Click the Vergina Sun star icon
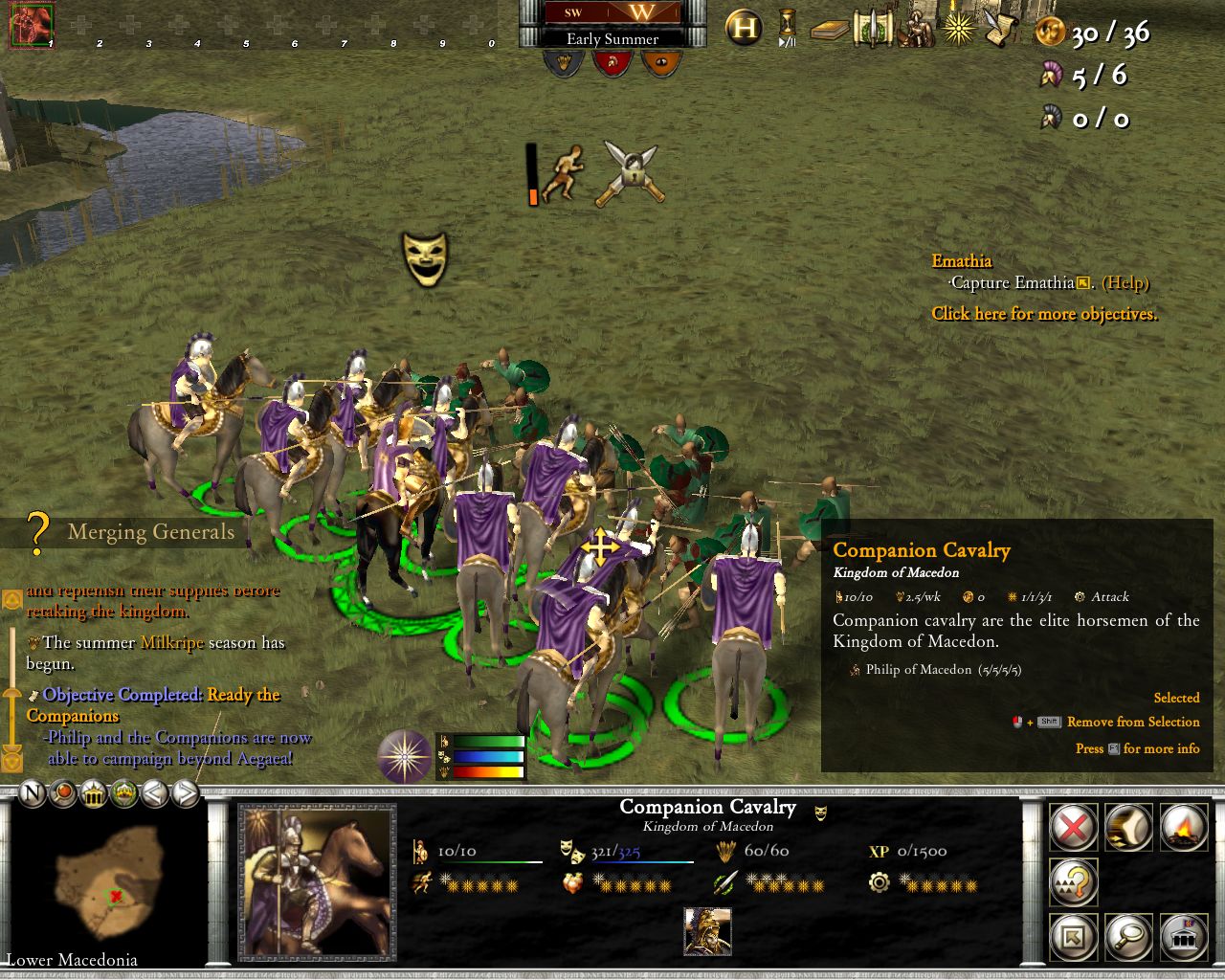This screenshot has height=980, width=1225. 958,28
